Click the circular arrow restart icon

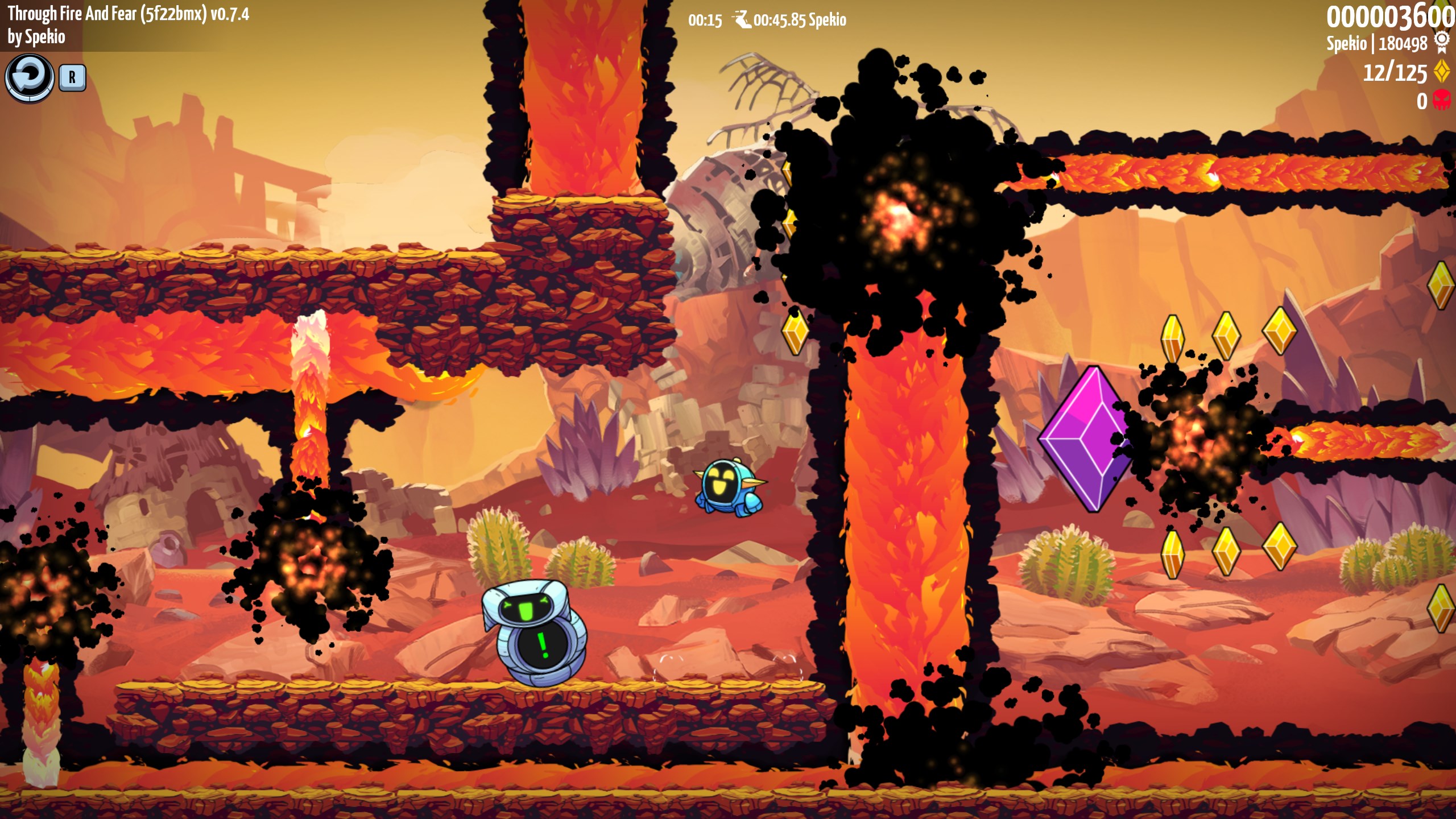(x=30, y=77)
